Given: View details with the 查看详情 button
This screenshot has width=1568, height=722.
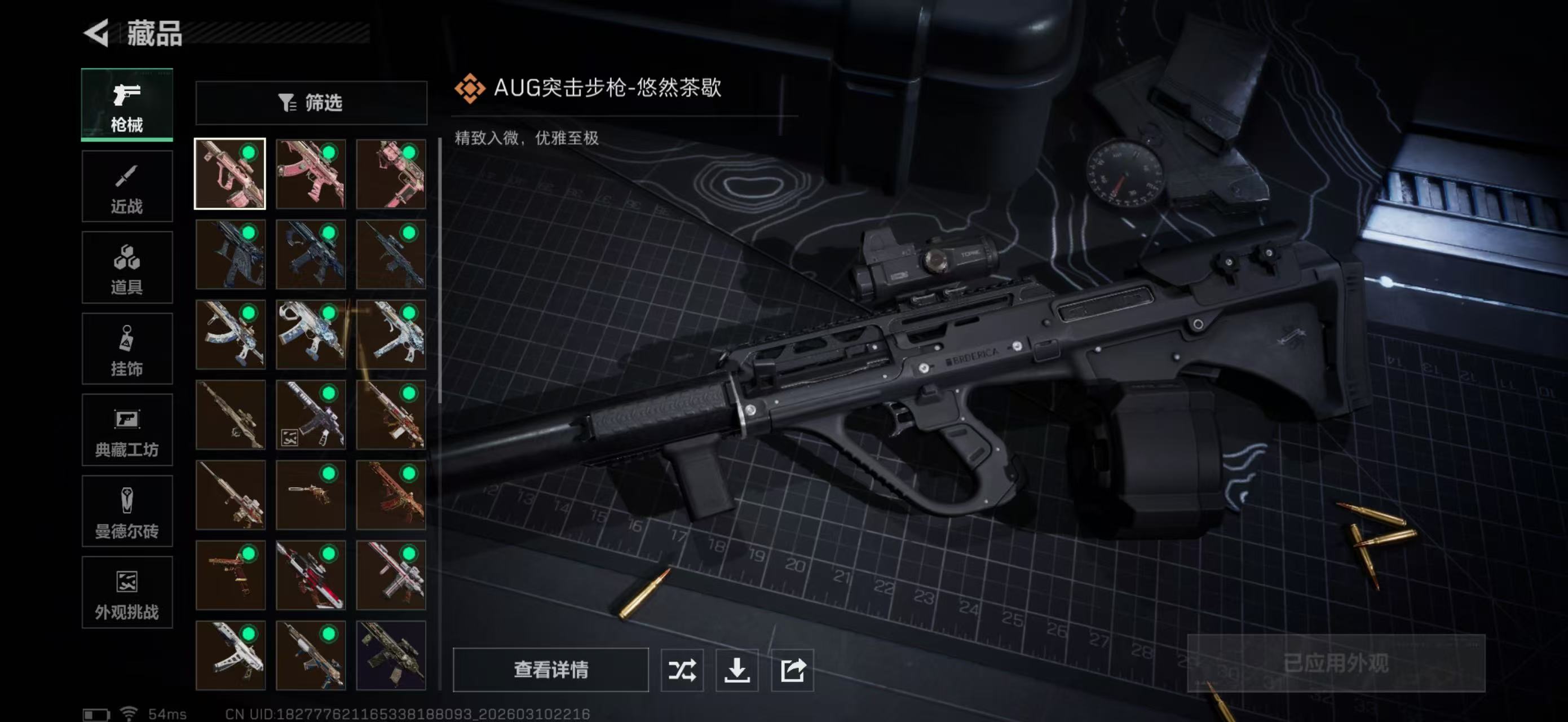Looking at the screenshot, I should [x=550, y=670].
